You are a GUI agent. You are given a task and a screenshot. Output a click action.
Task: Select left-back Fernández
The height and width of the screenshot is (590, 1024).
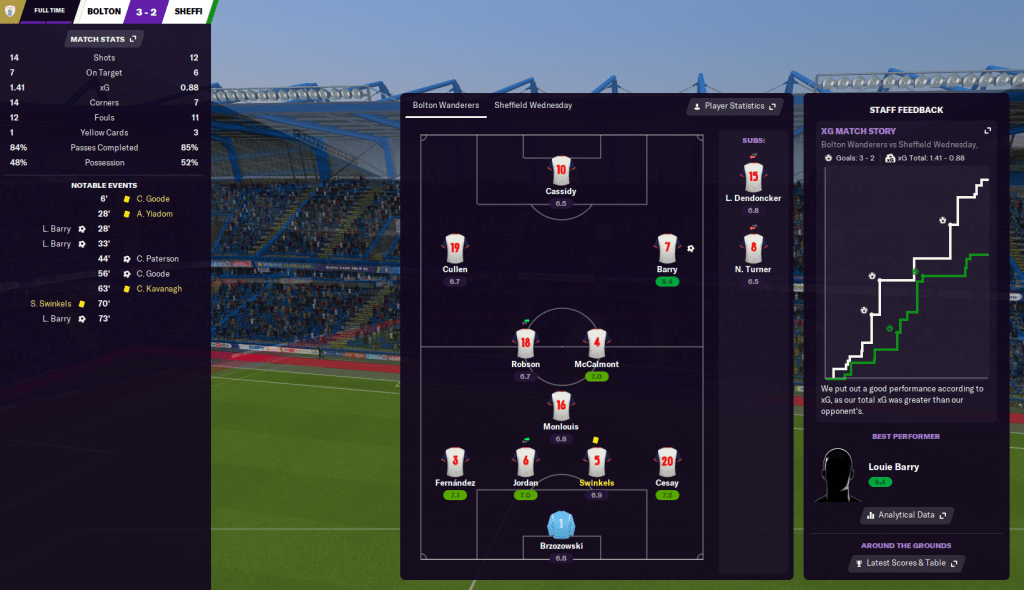[x=455, y=461]
